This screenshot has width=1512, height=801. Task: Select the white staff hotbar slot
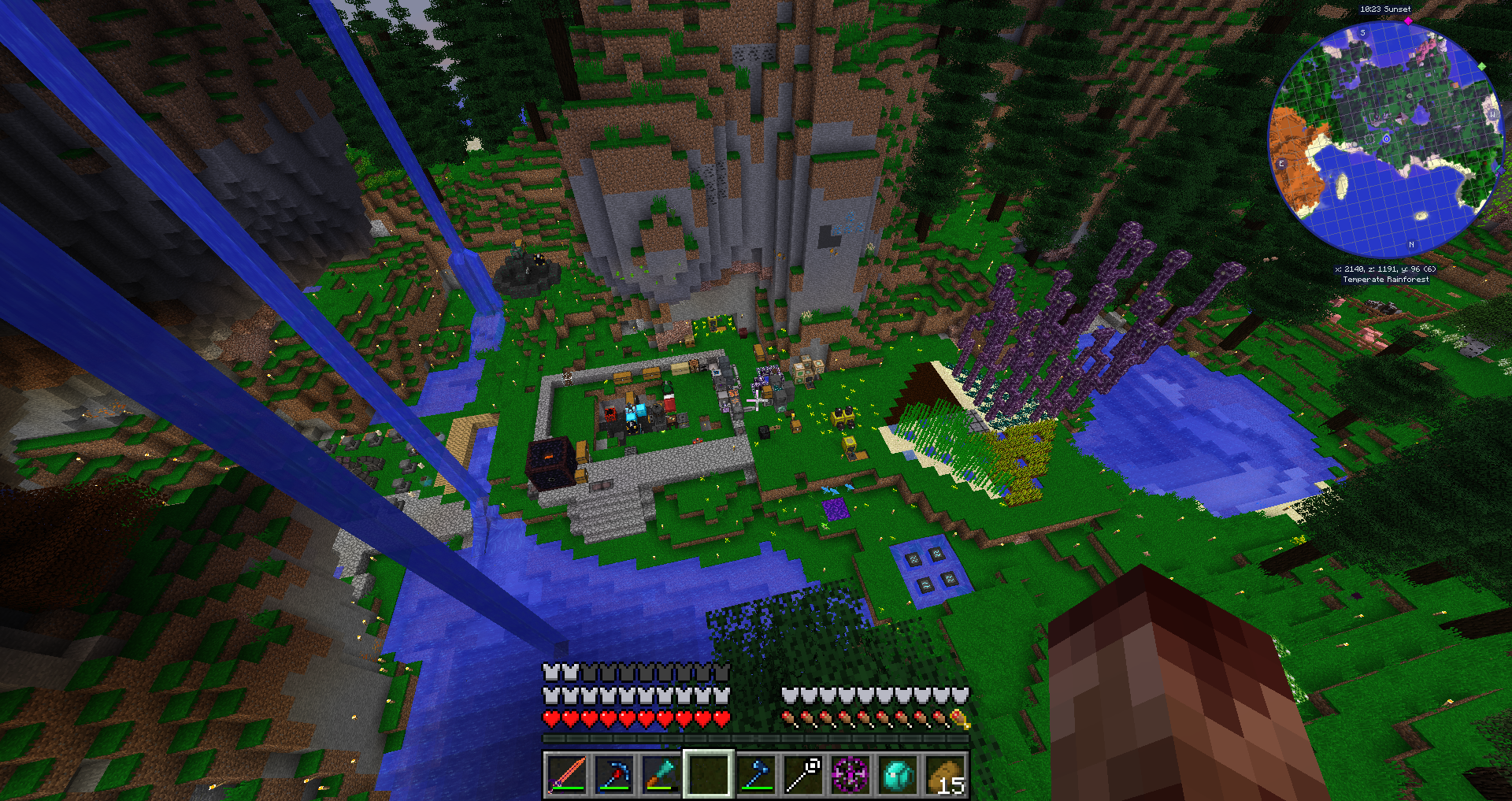(804, 774)
